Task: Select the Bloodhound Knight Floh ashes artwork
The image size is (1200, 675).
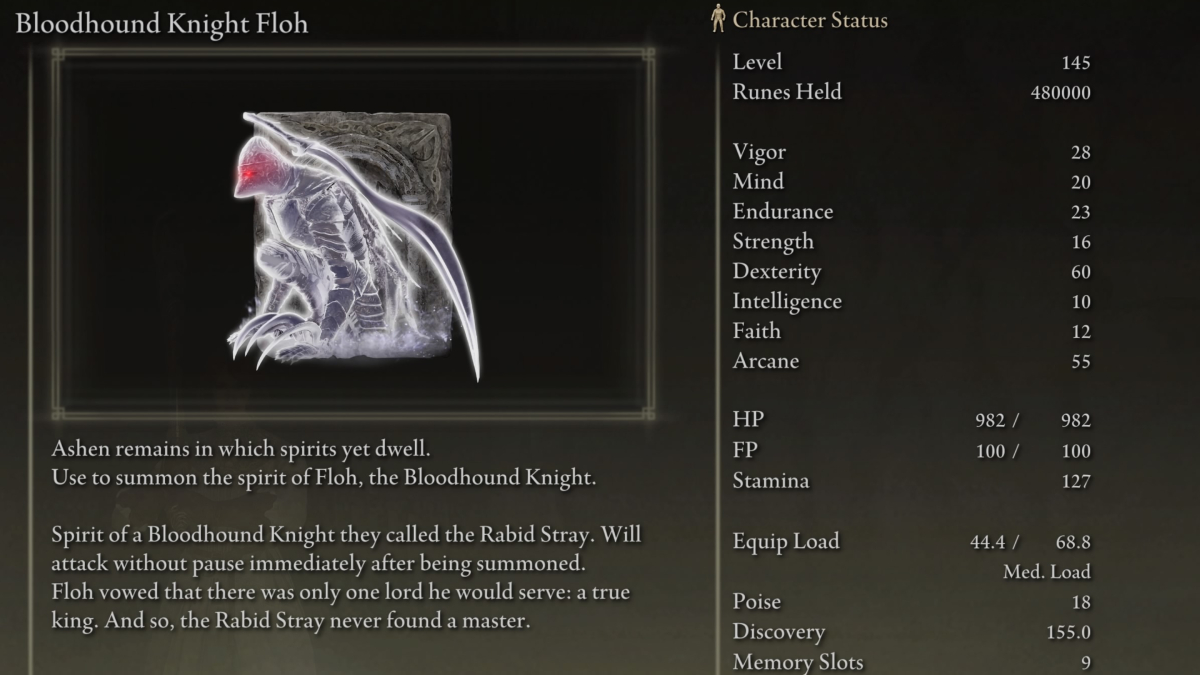Action: (350, 240)
